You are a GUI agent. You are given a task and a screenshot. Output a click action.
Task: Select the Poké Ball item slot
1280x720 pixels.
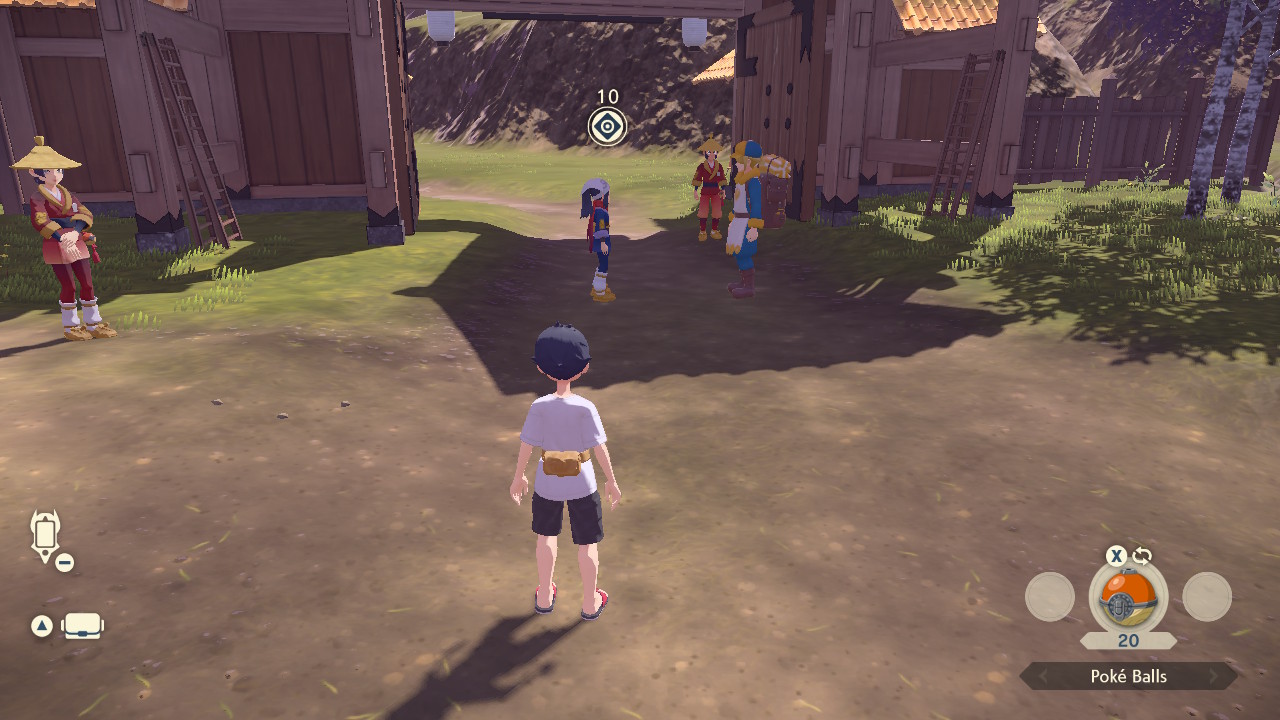pyautogui.click(x=1128, y=598)
